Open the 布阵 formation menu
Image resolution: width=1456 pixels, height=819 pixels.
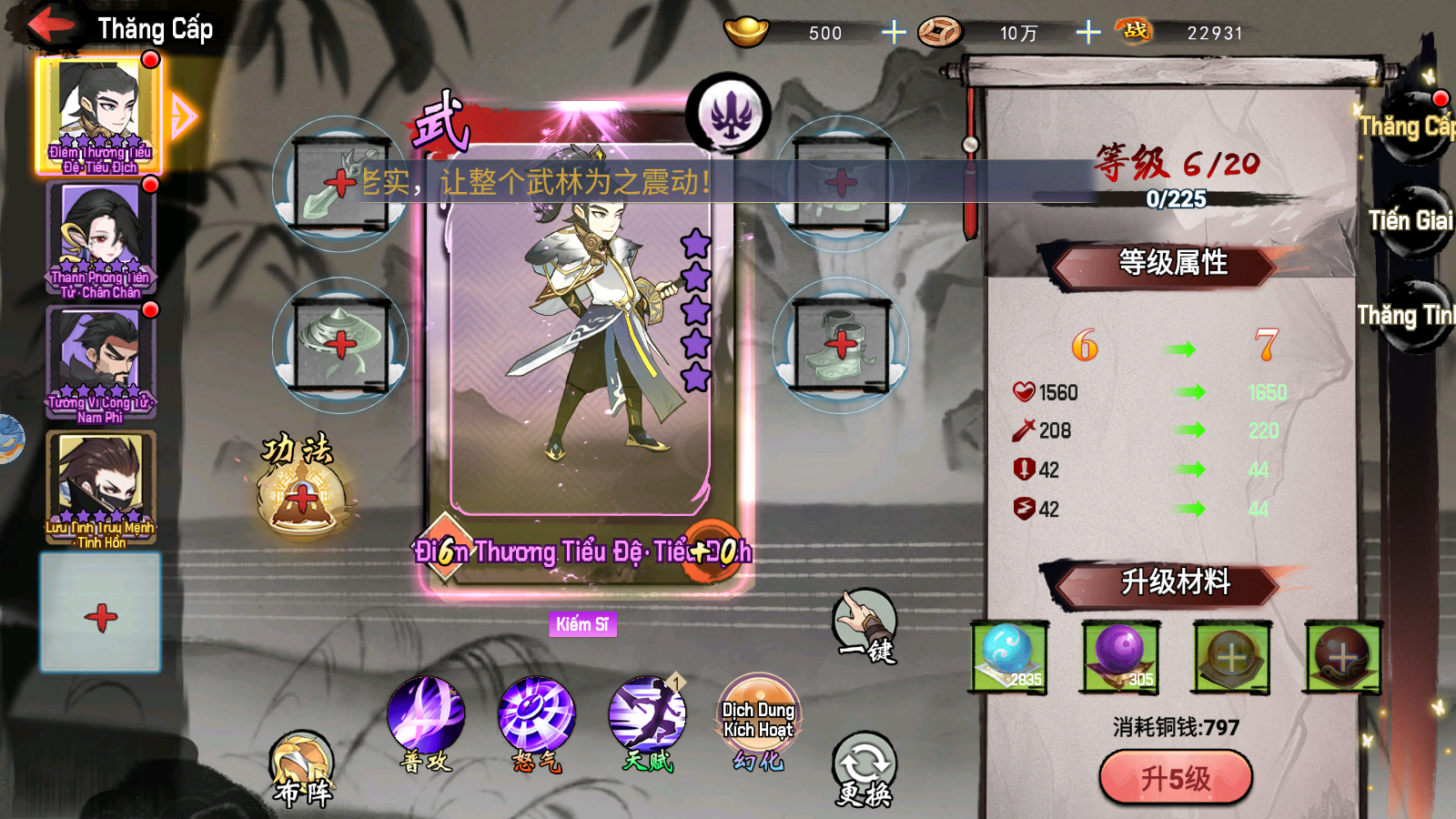click(x=303, y=769)
